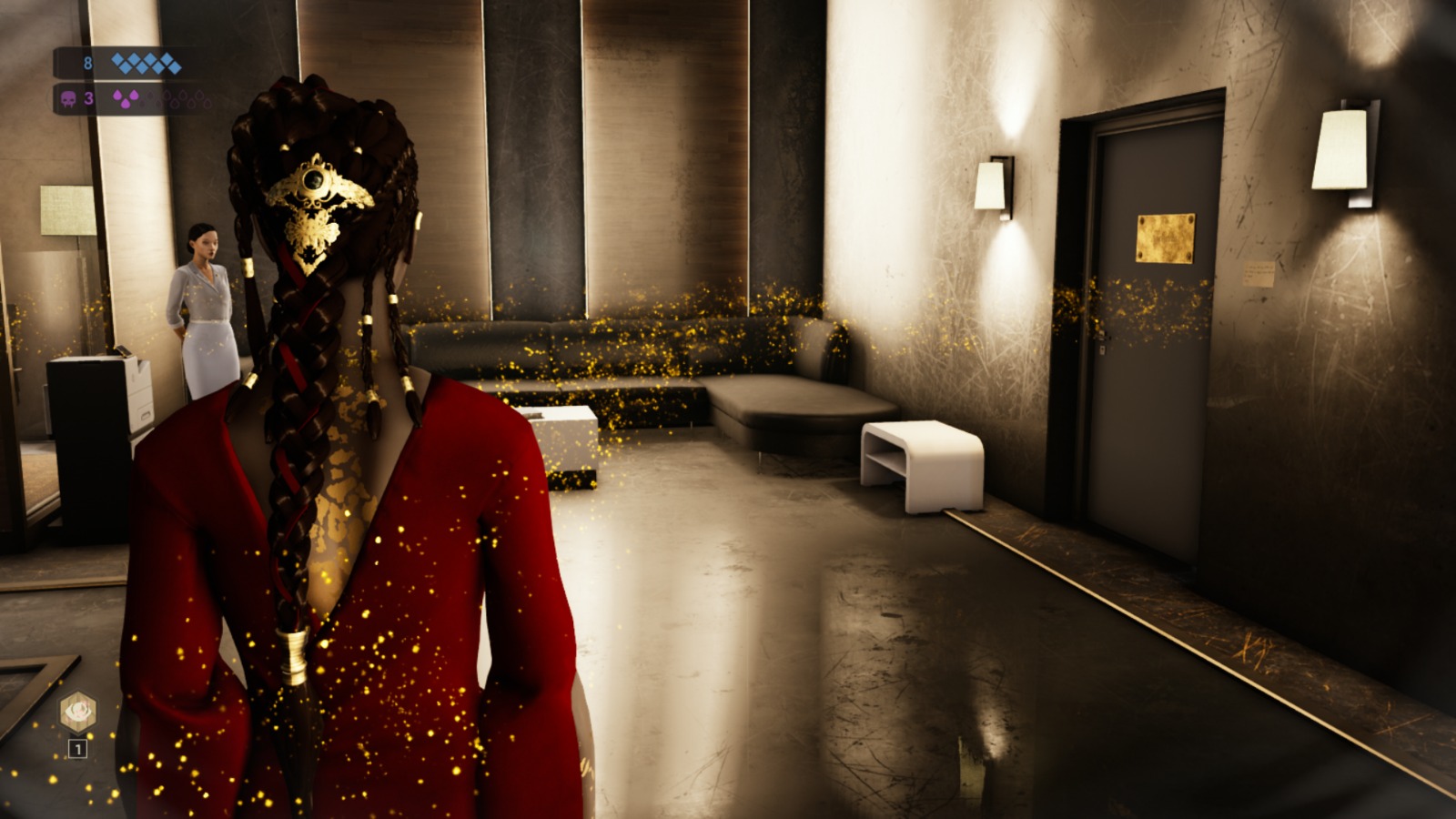Click the last filled blue diamond in the gauge
1456x819 pixels.
(x=174, y=66)
